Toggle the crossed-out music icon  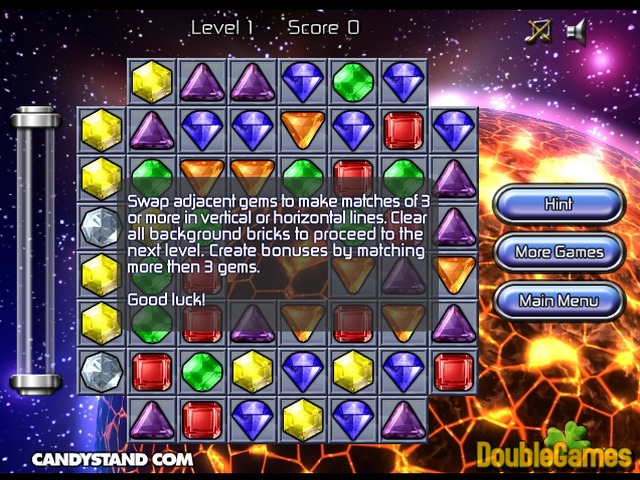pyautogui.click(x=538, y=31)
